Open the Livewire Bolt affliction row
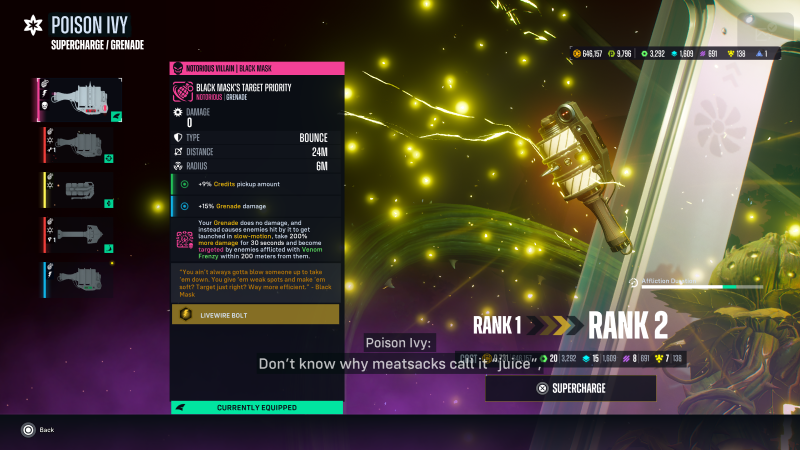This screenshot has height=450, width=800. point(256,315)
